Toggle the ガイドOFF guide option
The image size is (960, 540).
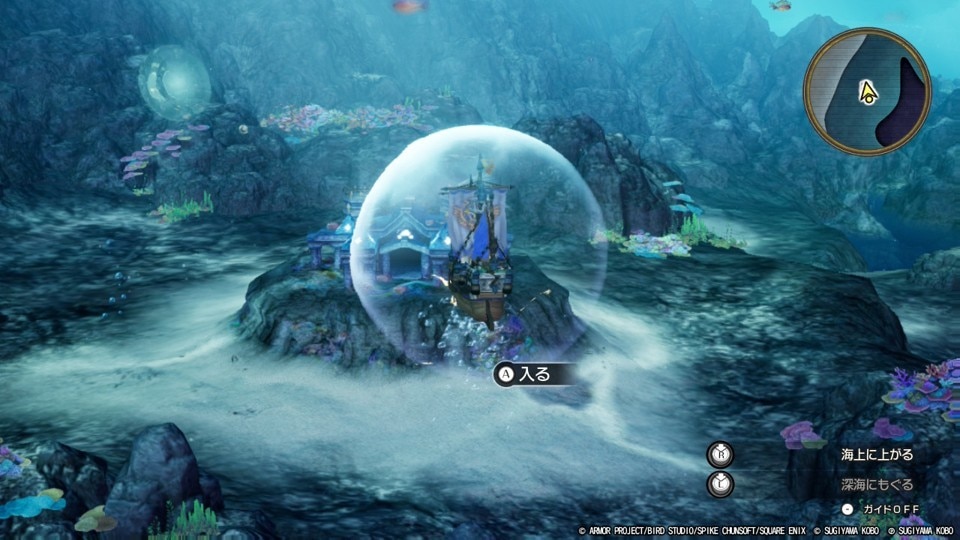(x=889, y=509)
